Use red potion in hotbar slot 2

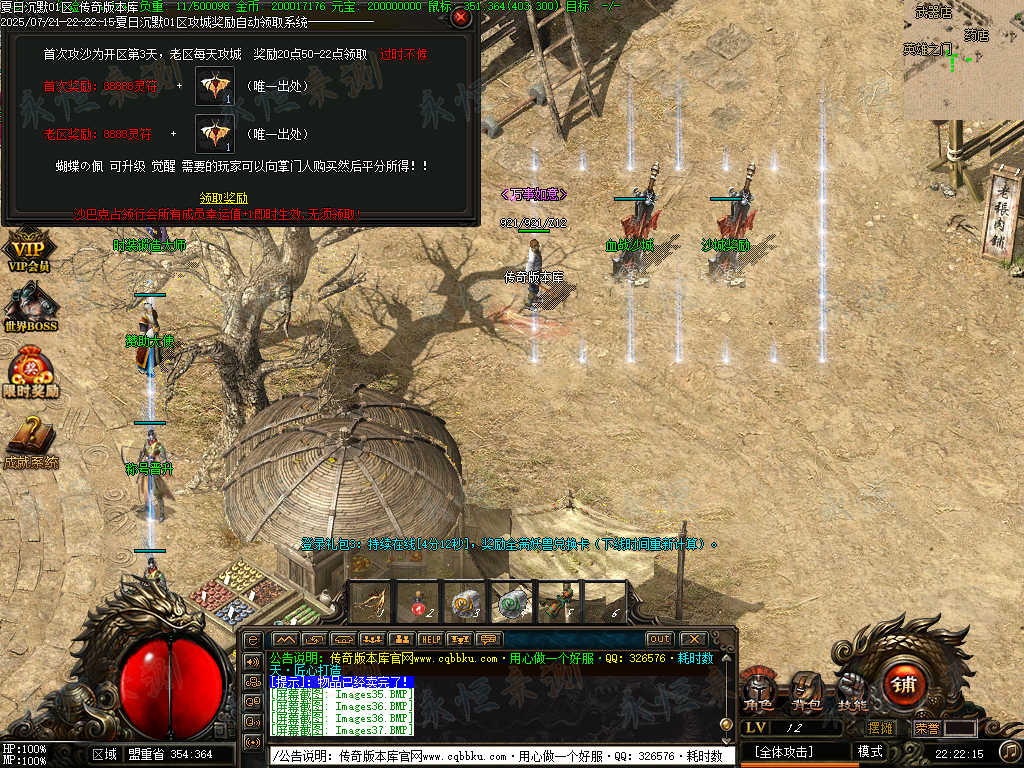pyautogui.click(x=416, y=603)
